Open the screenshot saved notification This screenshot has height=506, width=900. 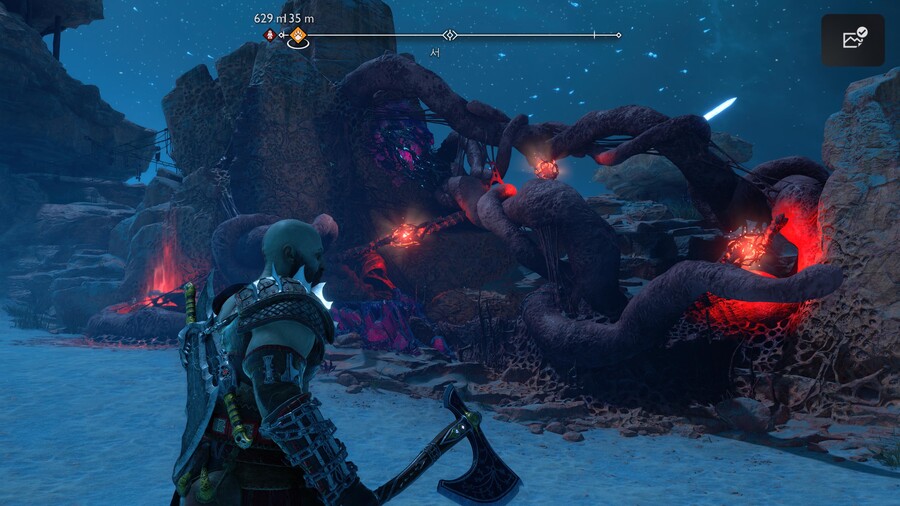(853, 40)
